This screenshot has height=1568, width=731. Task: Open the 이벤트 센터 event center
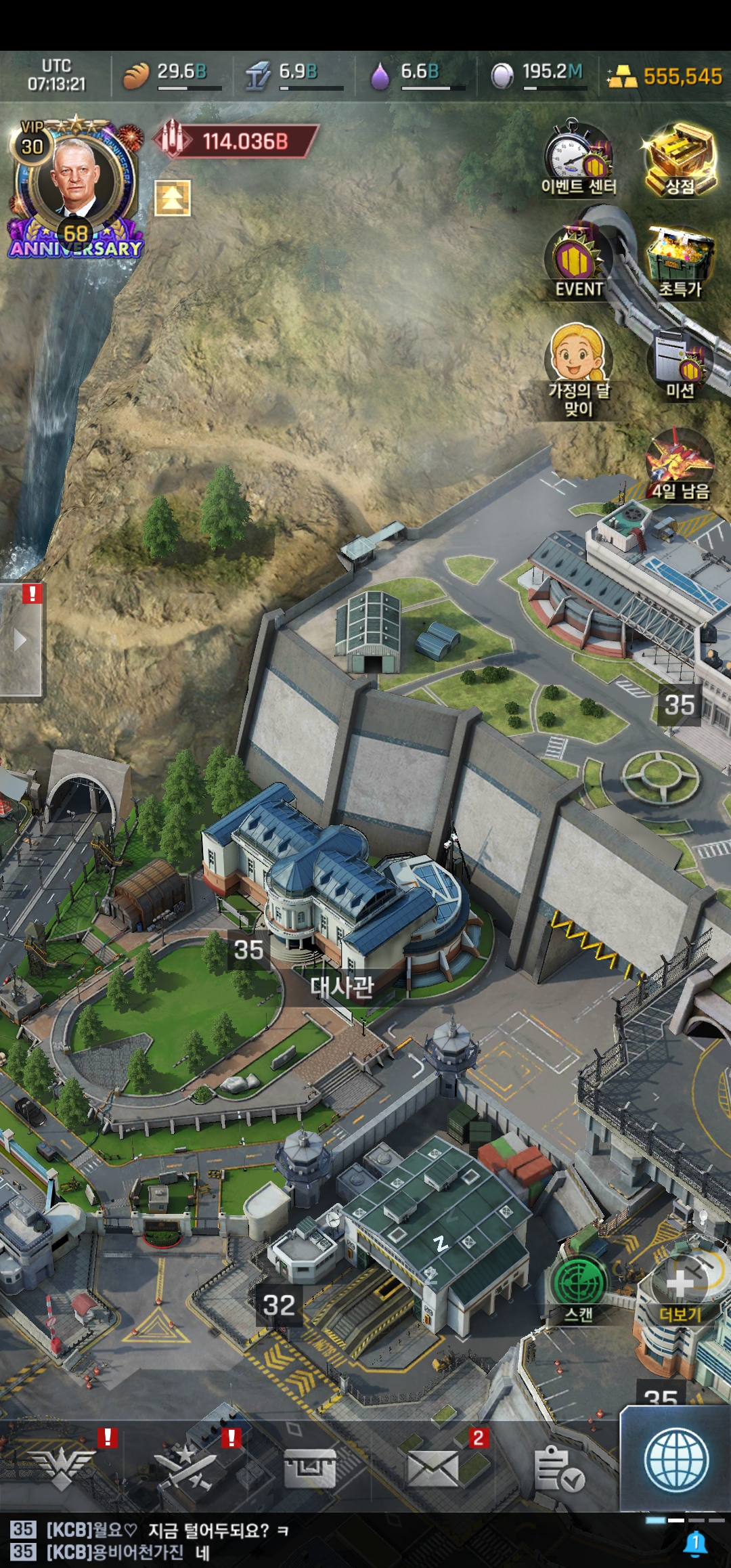pyautogui.click(x=578, y=159)
